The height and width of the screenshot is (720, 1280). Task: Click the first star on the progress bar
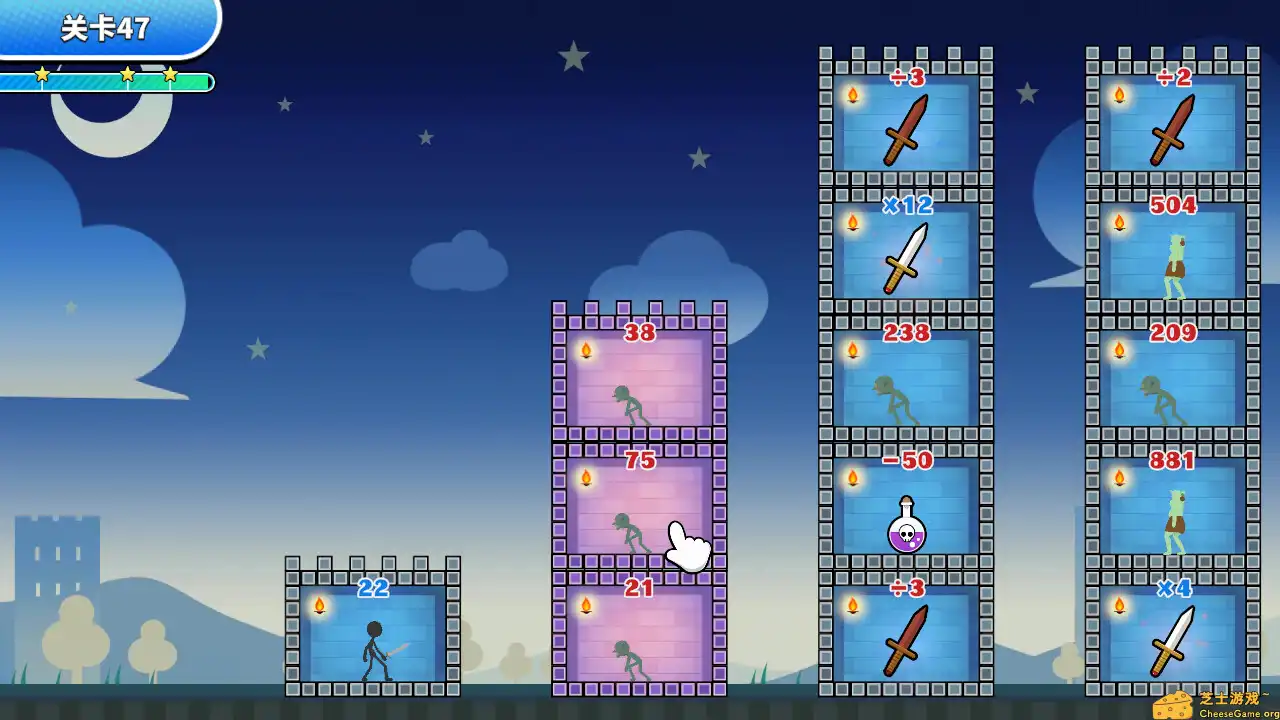coord(42,73)
